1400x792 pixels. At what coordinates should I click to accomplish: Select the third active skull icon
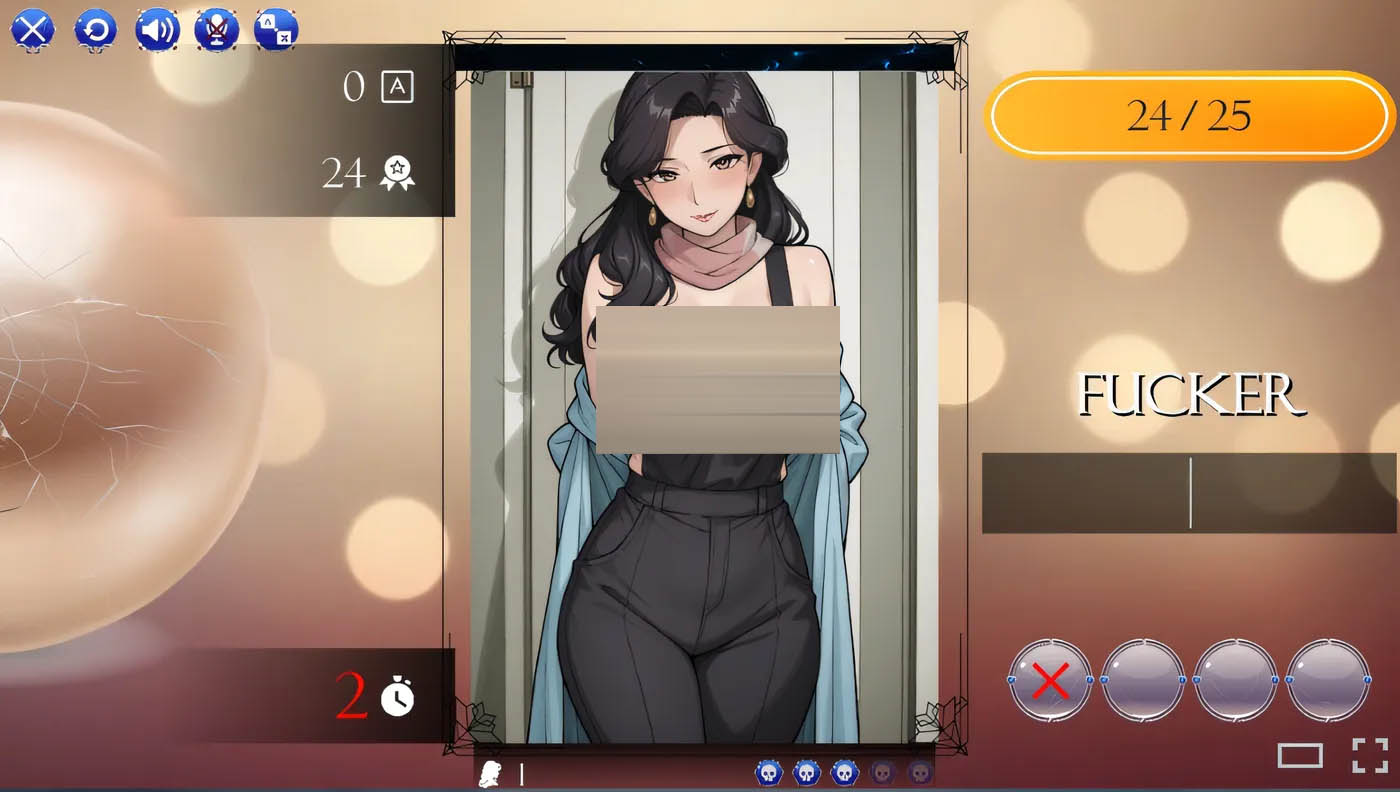click(x=844, y=773)
